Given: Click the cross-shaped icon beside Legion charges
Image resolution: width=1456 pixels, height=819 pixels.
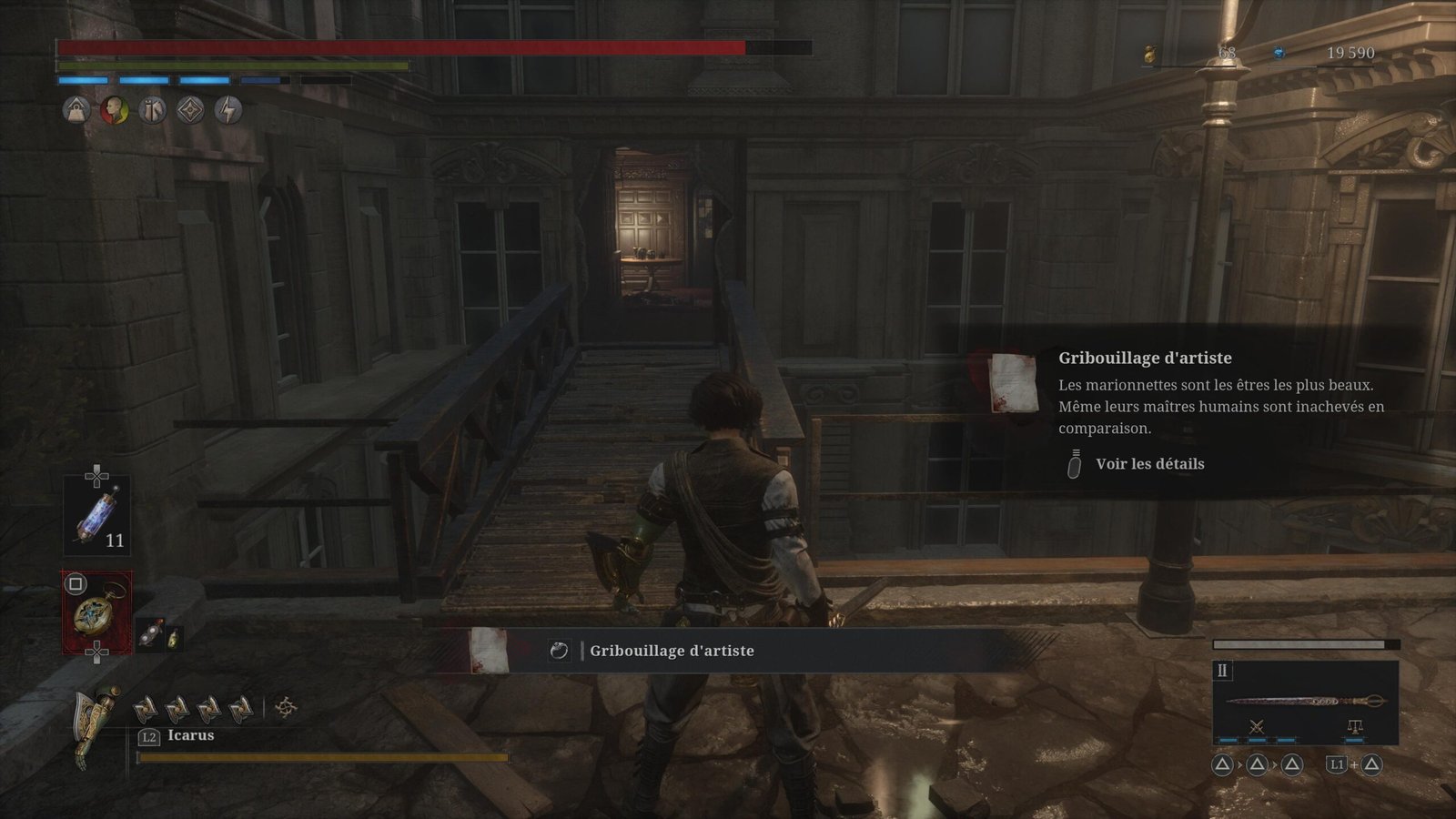Looking at the screenshot, I should (x=286, y=707).
